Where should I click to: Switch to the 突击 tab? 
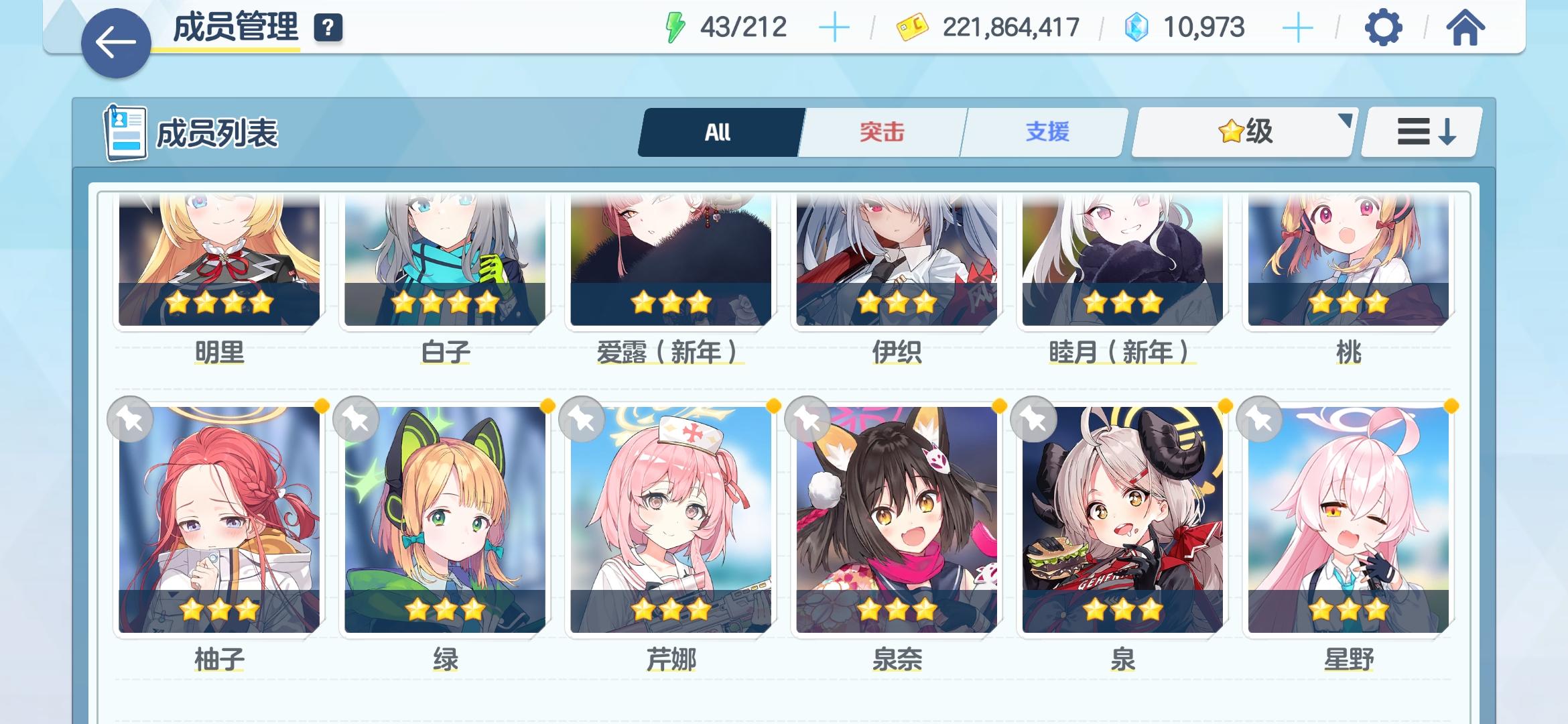pyautogui.click(x=881, y=131)
